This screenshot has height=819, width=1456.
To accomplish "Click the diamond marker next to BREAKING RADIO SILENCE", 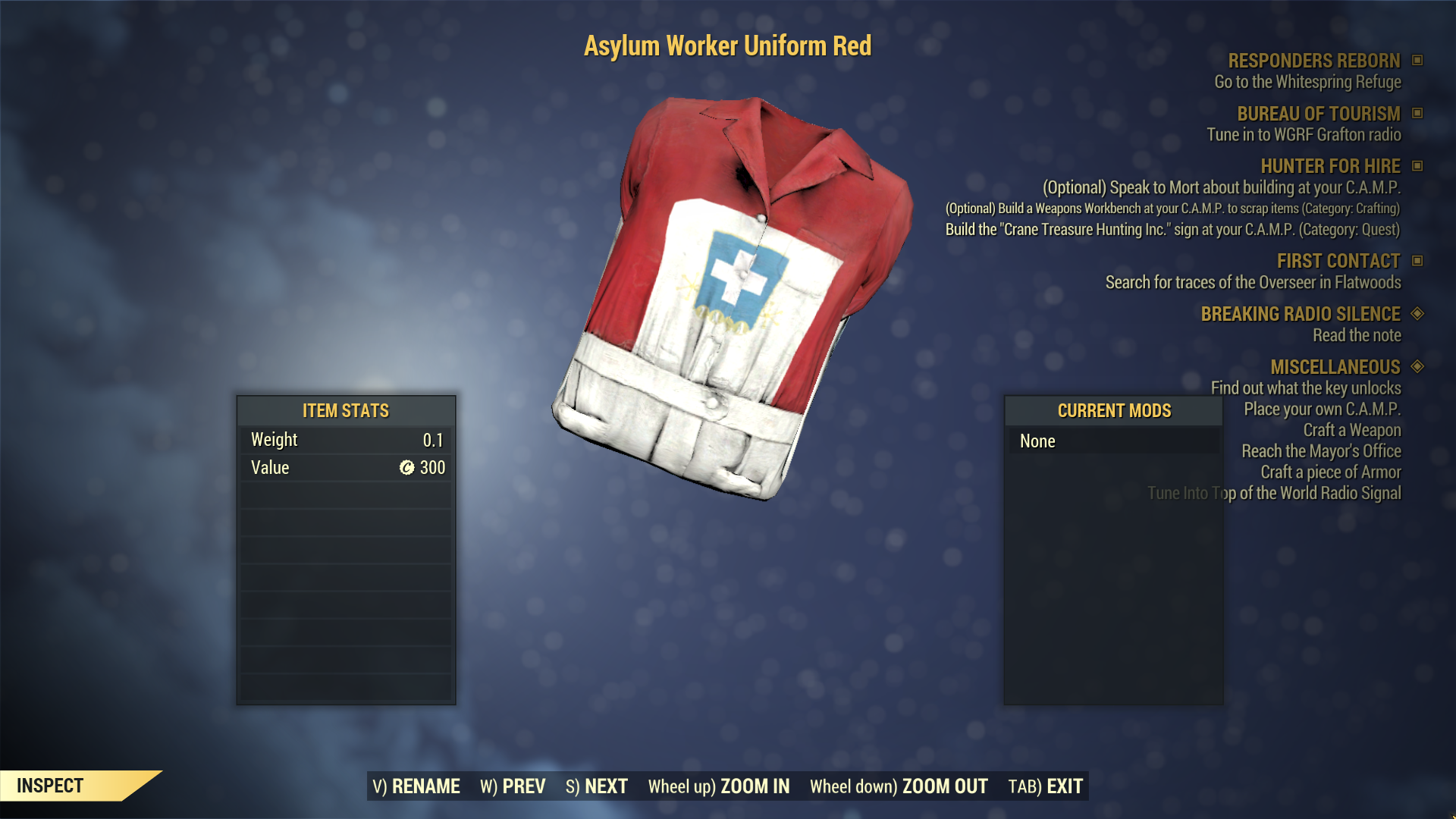I will point(1419,314).
